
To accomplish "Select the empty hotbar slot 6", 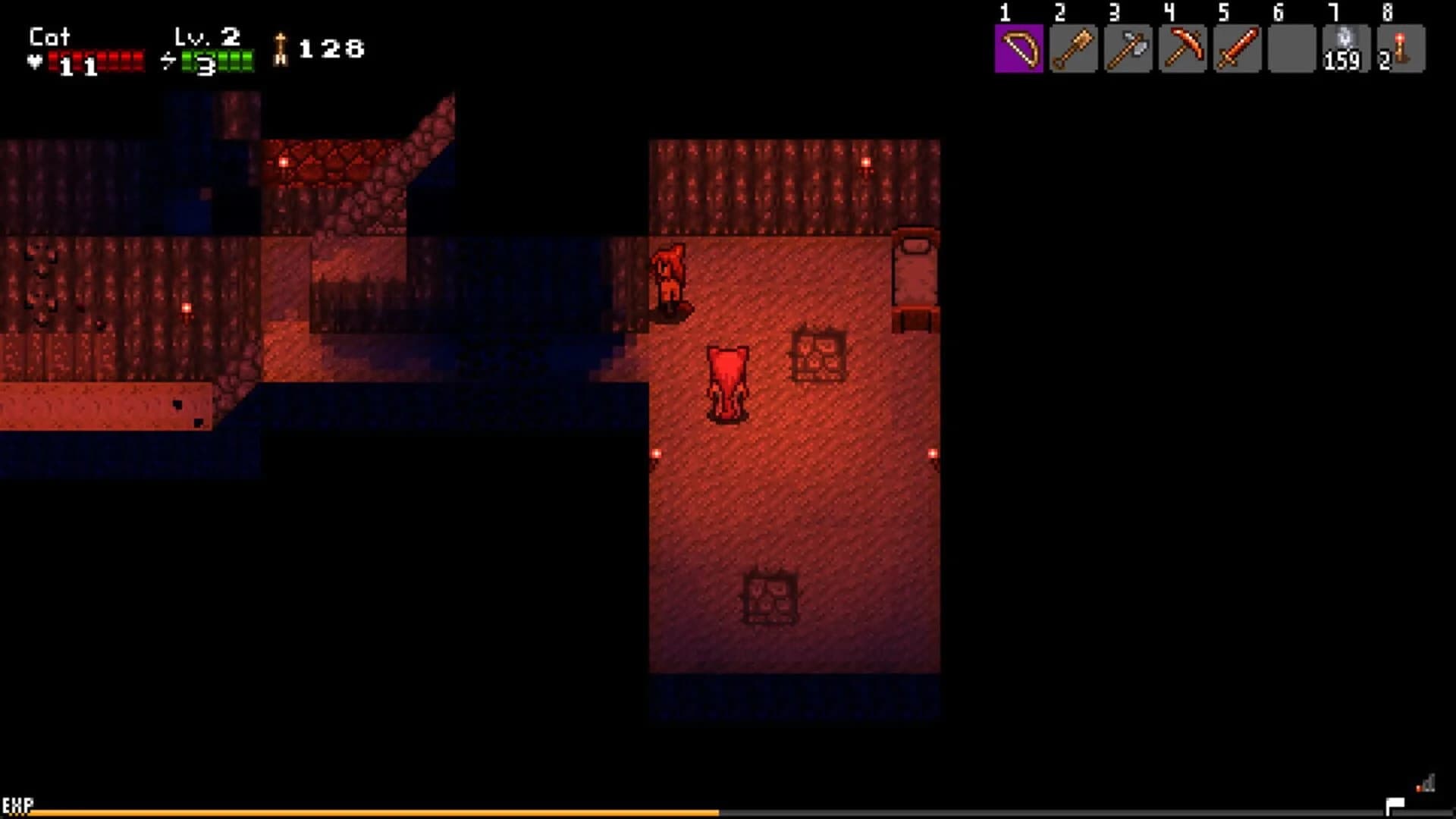I will tap(1291, 49).
